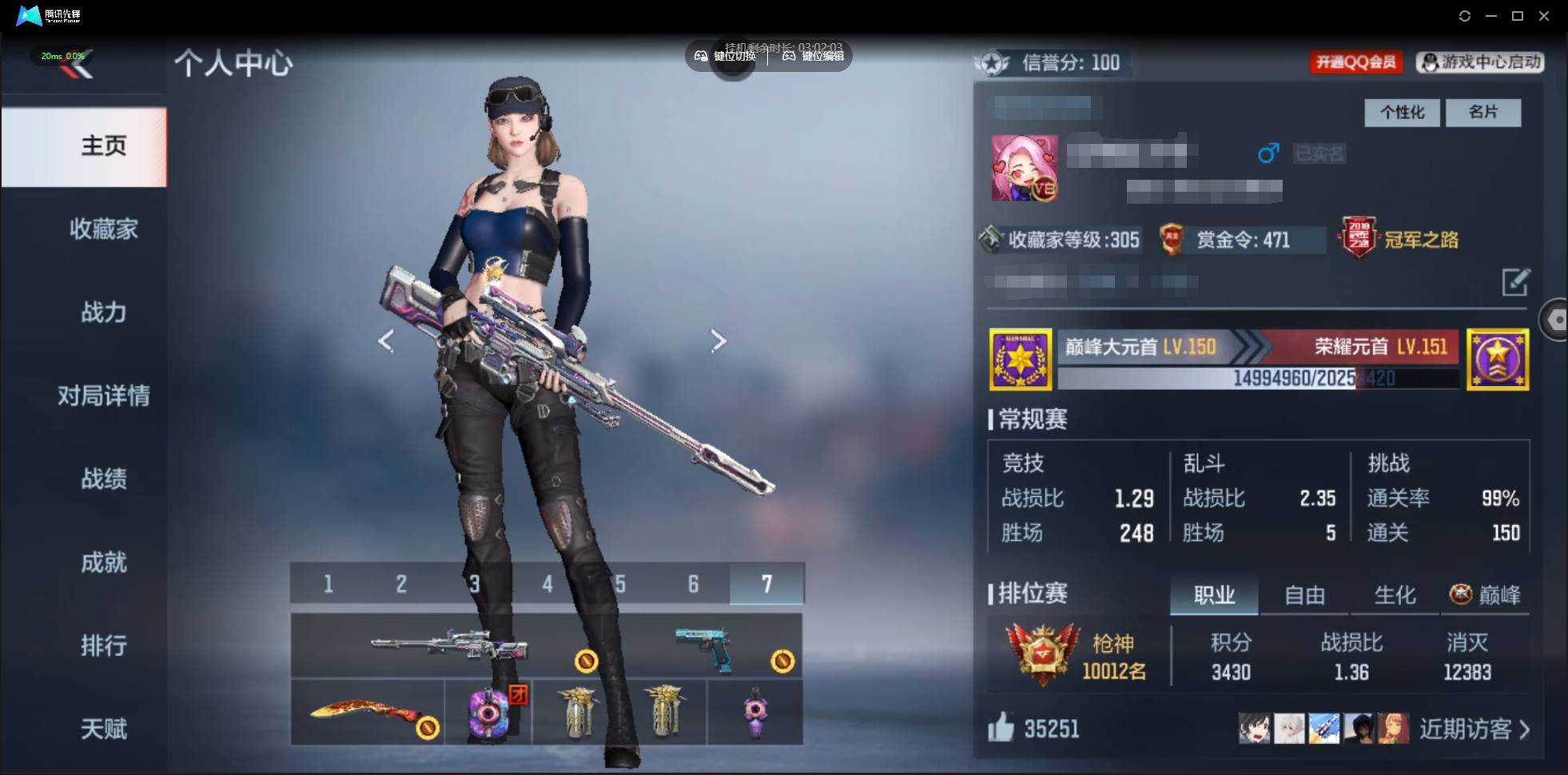Select the 生化 ranked mode tab
1568x775 pixels.
[x=1393, y=594]
